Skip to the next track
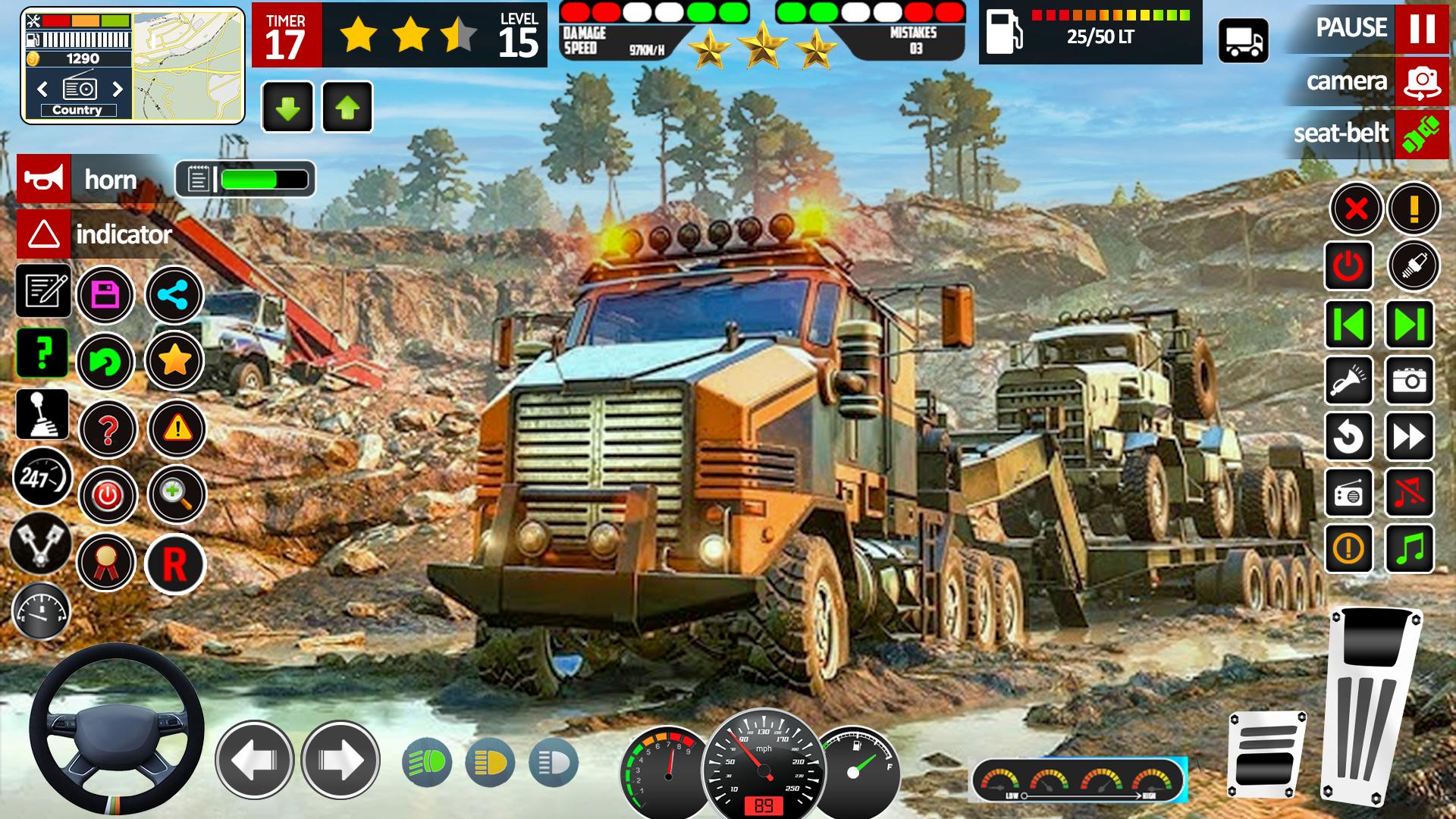 point(1410,325)
